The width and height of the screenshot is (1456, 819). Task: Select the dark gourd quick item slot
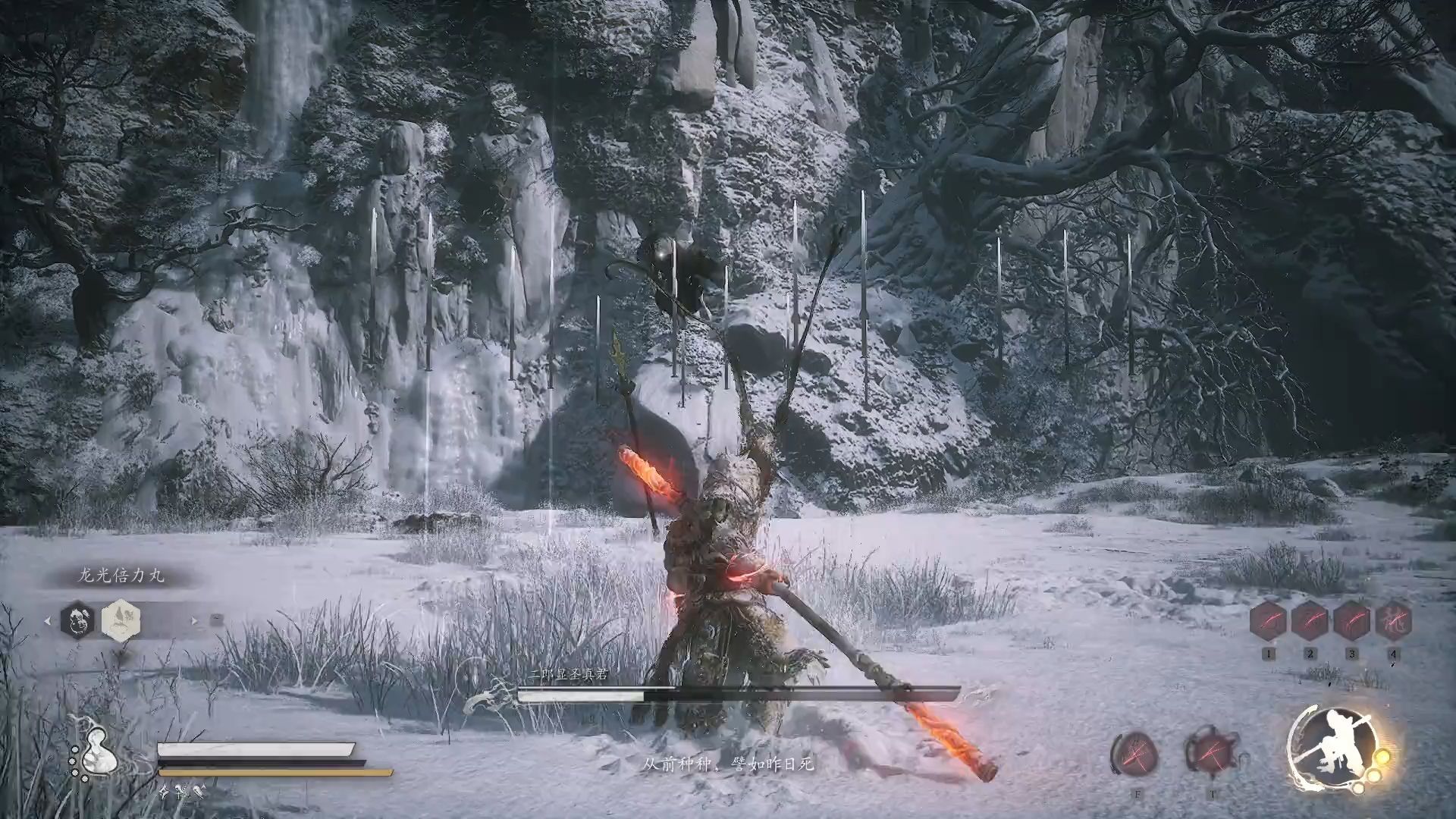[77, 620]
